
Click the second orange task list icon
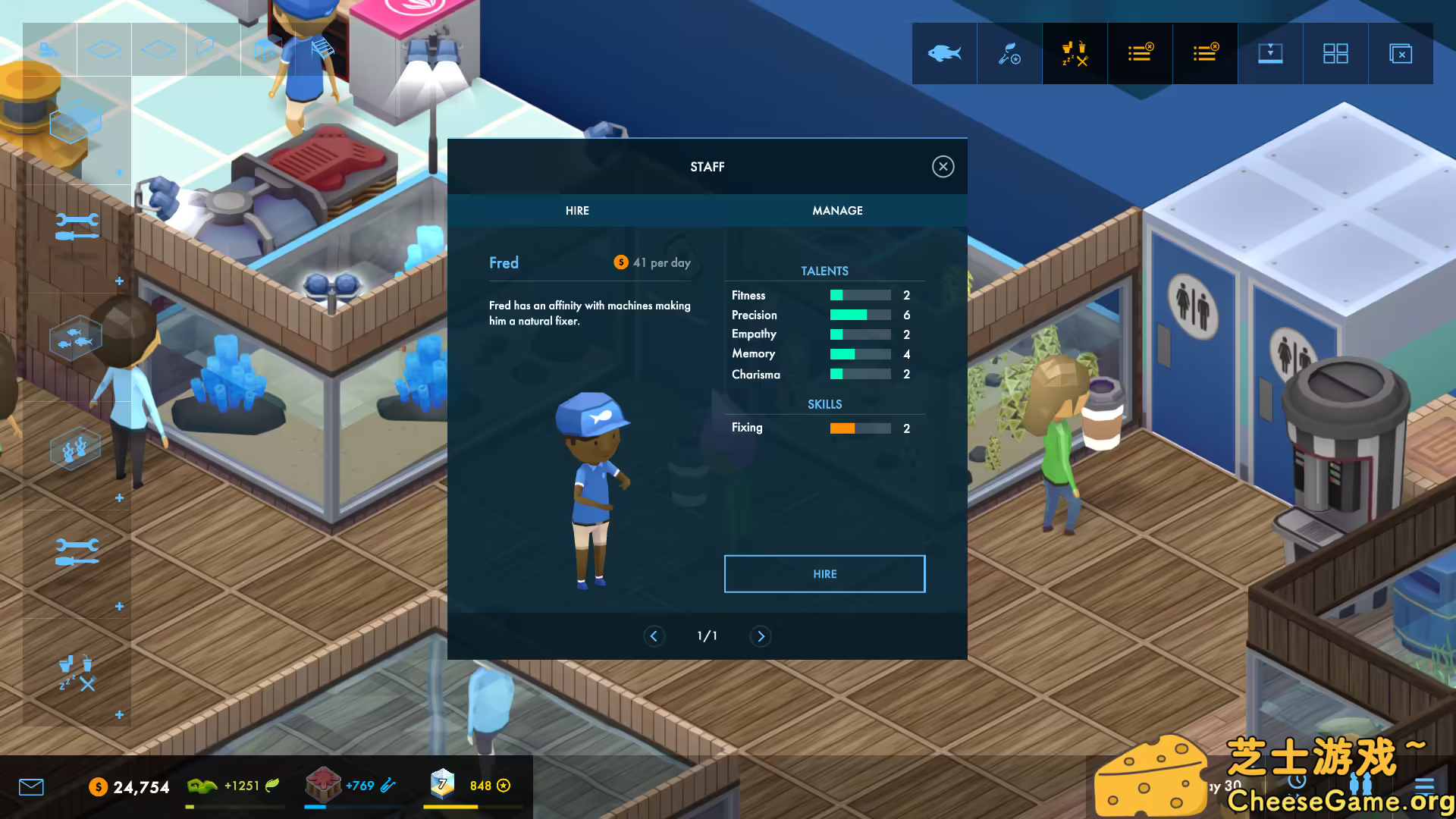pos(1205,53)
